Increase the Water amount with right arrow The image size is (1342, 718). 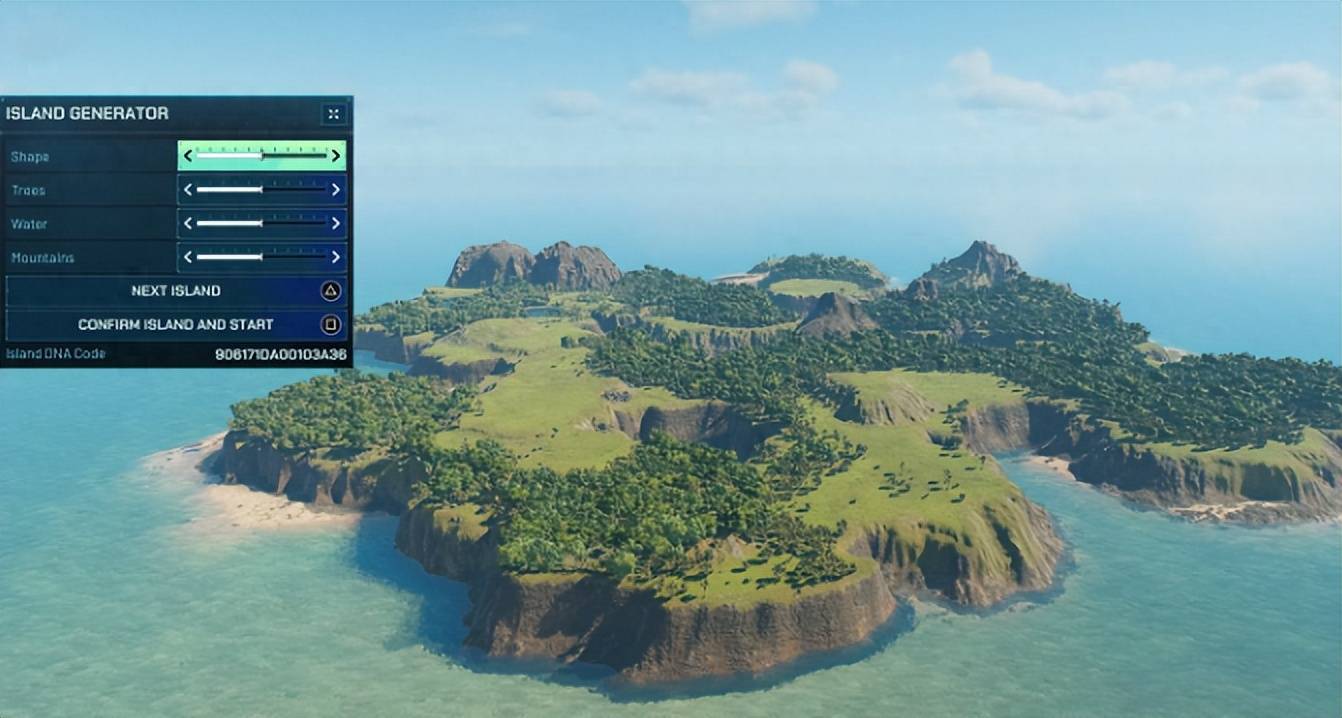point(336,224)
